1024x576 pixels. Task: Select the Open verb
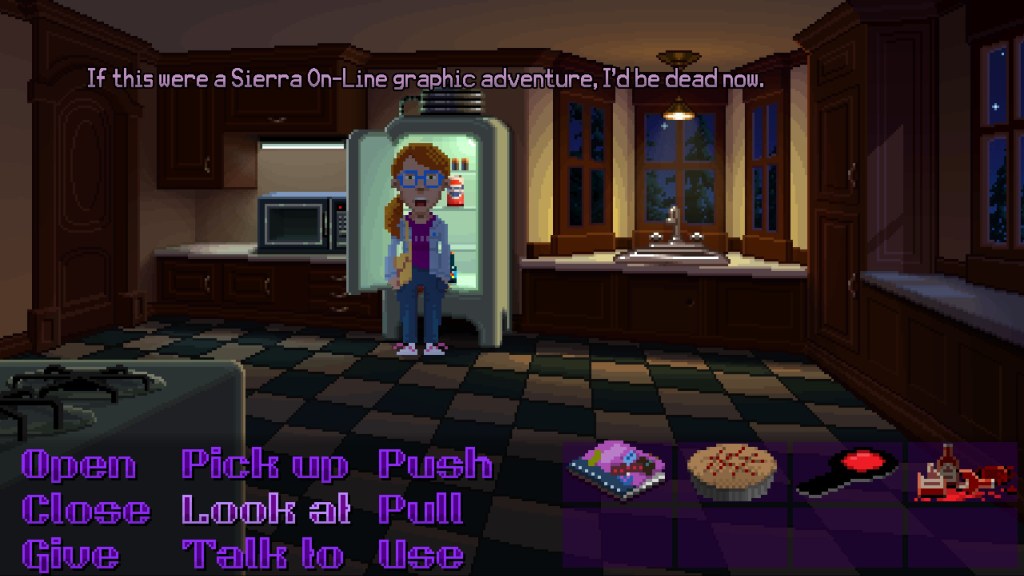coord(78,465)
